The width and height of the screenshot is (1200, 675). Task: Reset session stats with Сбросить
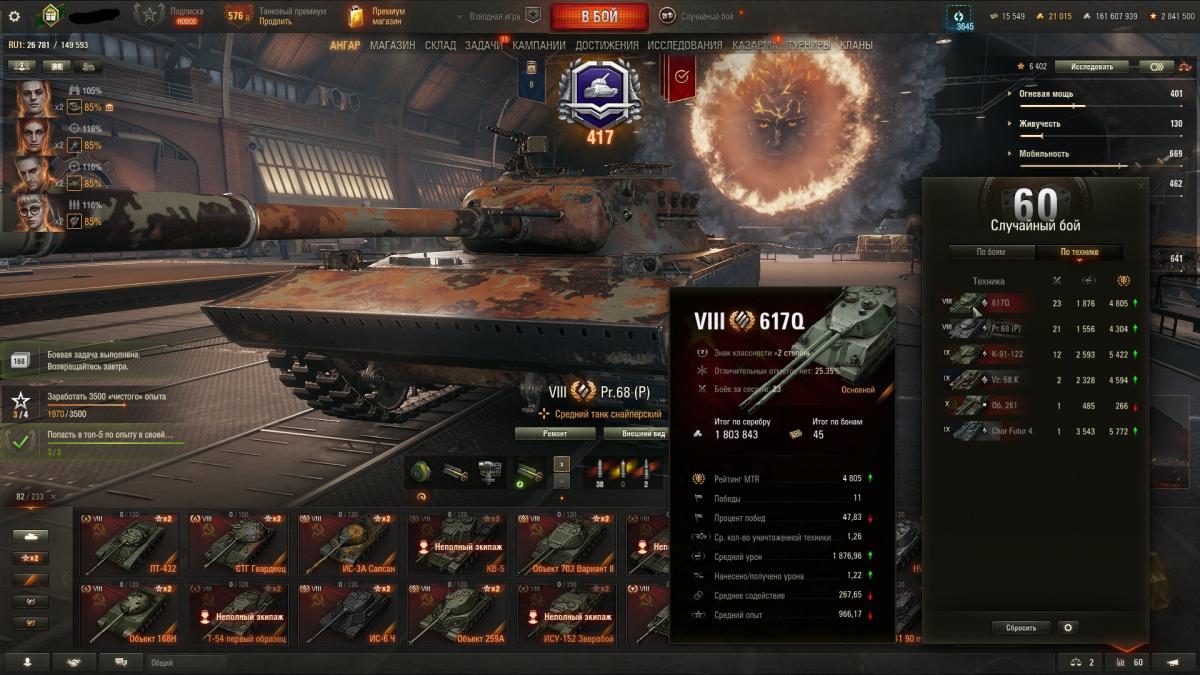point(1021,627)
